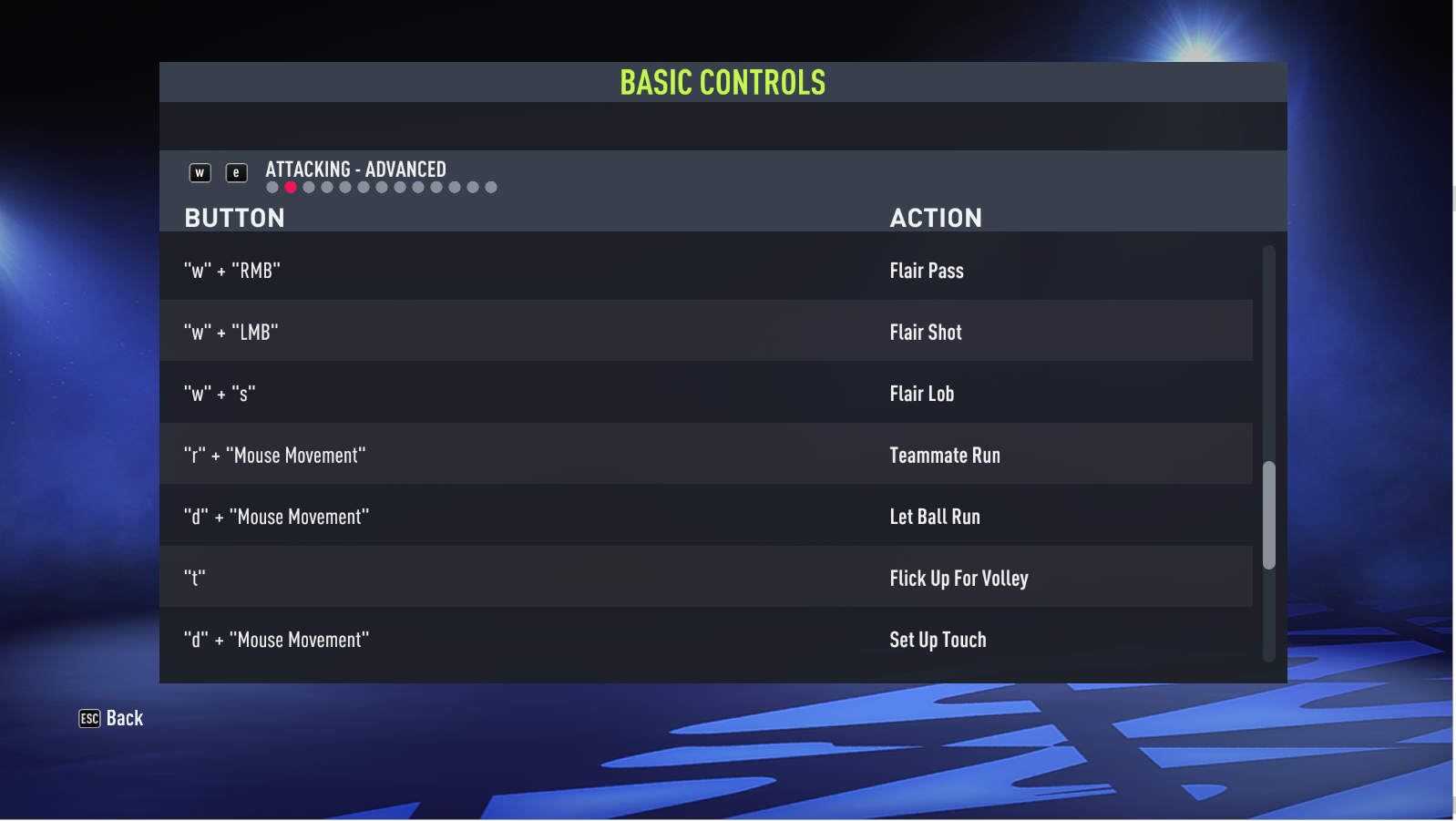This screenshot has width=1456, height=821.
Task: Select the Flair Shot control row
Action: pos(711,332)
